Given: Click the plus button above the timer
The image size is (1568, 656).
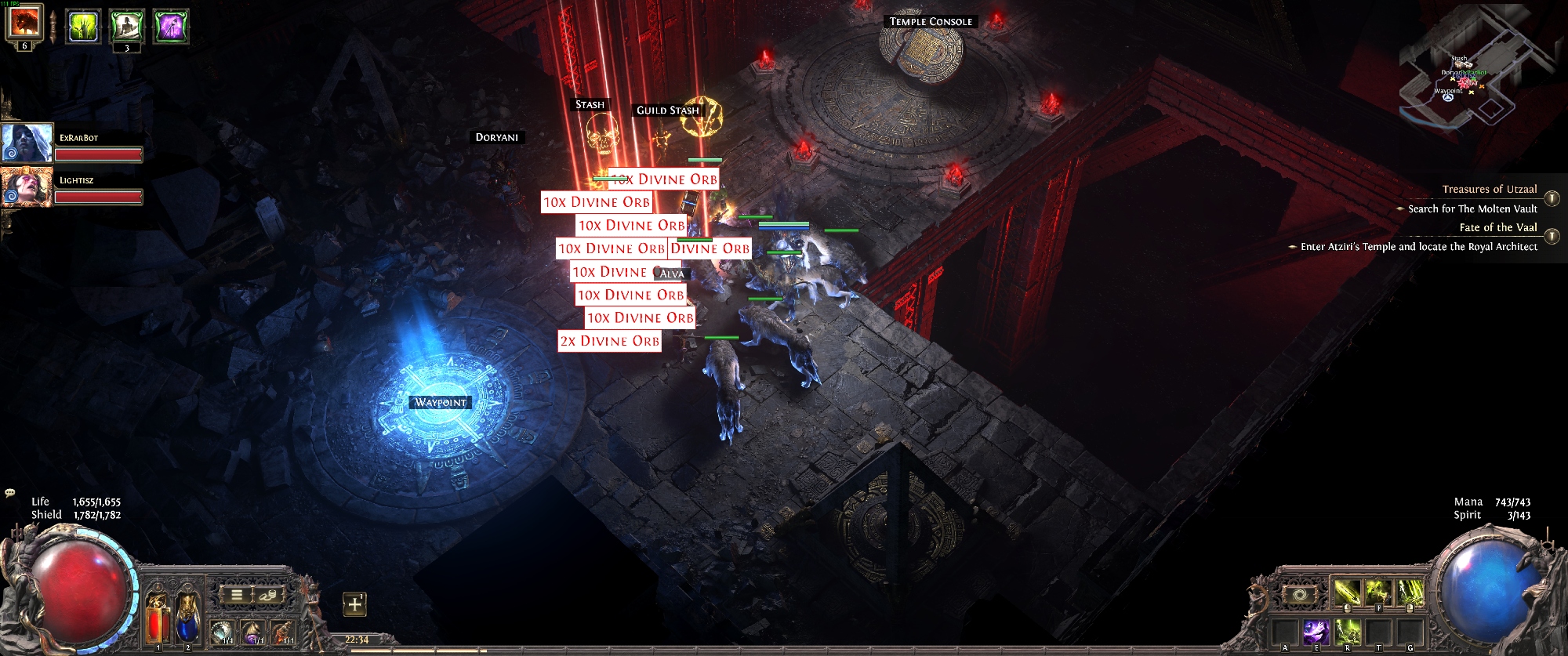Looking at the screenshot, I should 355,604.
